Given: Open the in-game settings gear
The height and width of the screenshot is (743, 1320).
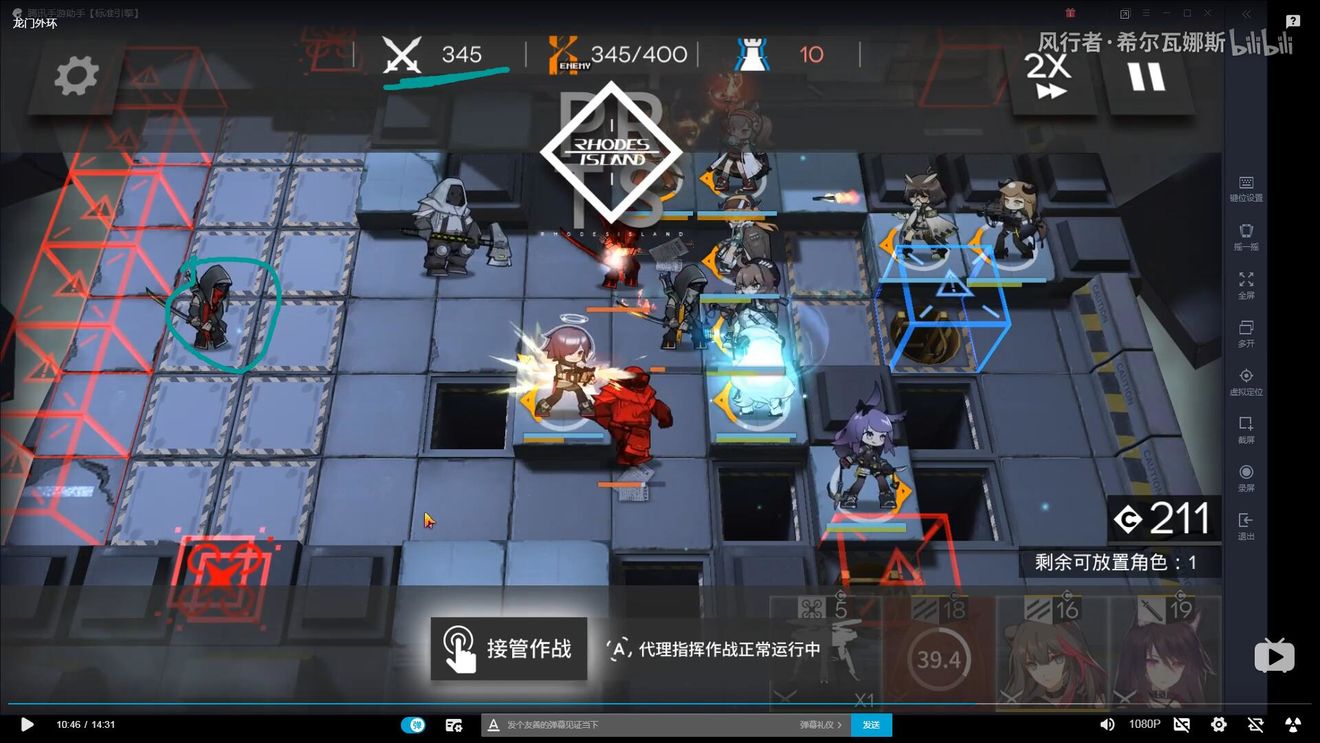Looking at the screenshot, I should coord(75,75).
